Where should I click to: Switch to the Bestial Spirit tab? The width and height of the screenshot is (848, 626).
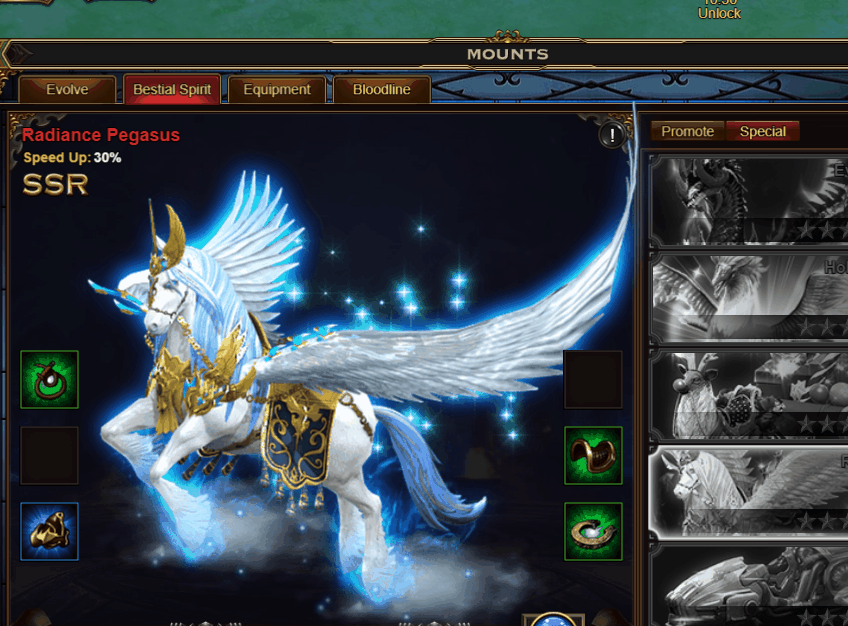click(x=172, y=90)
